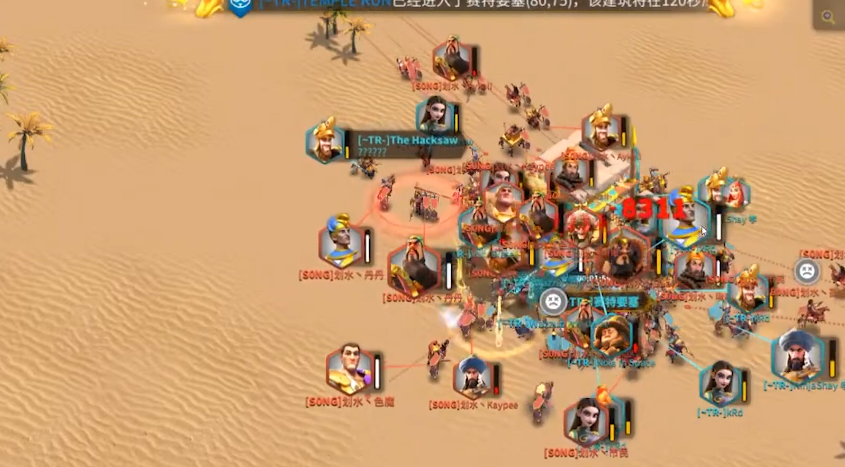Select The Hacksaw's commander portrait
Viewport: 845px width, 467px height.
[326, 140]
